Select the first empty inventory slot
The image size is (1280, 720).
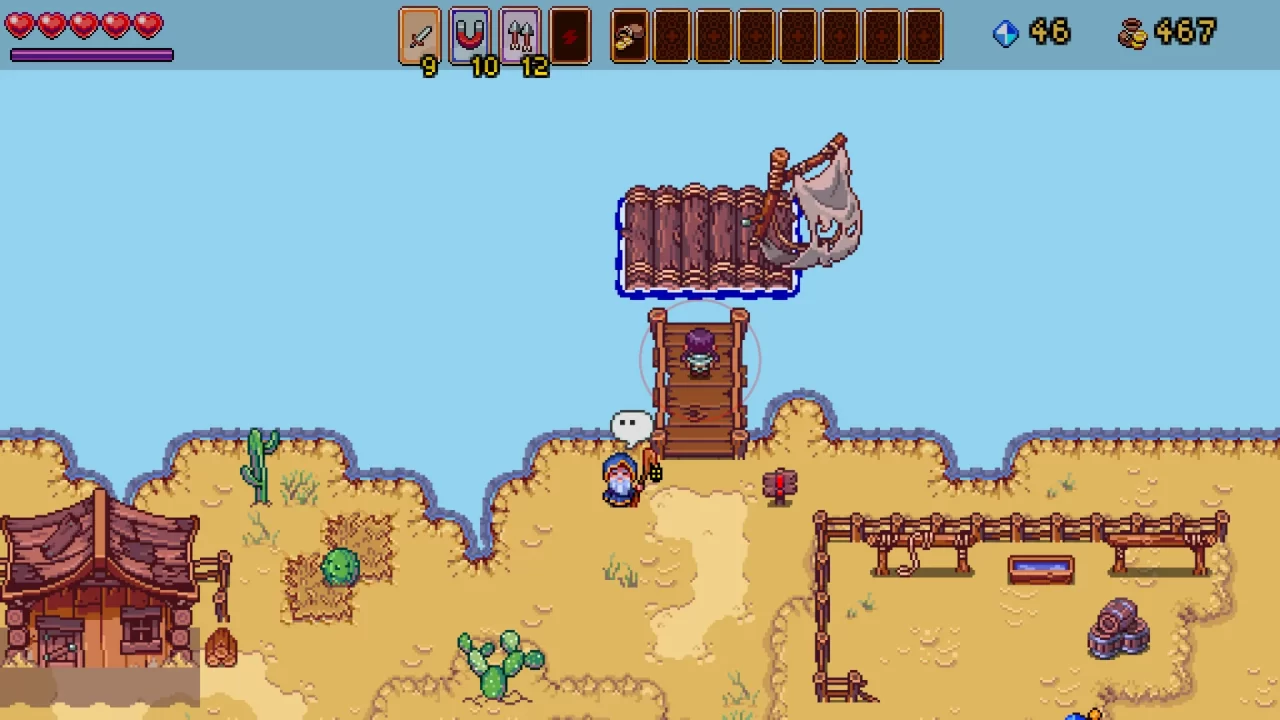(x=672, y=35)
